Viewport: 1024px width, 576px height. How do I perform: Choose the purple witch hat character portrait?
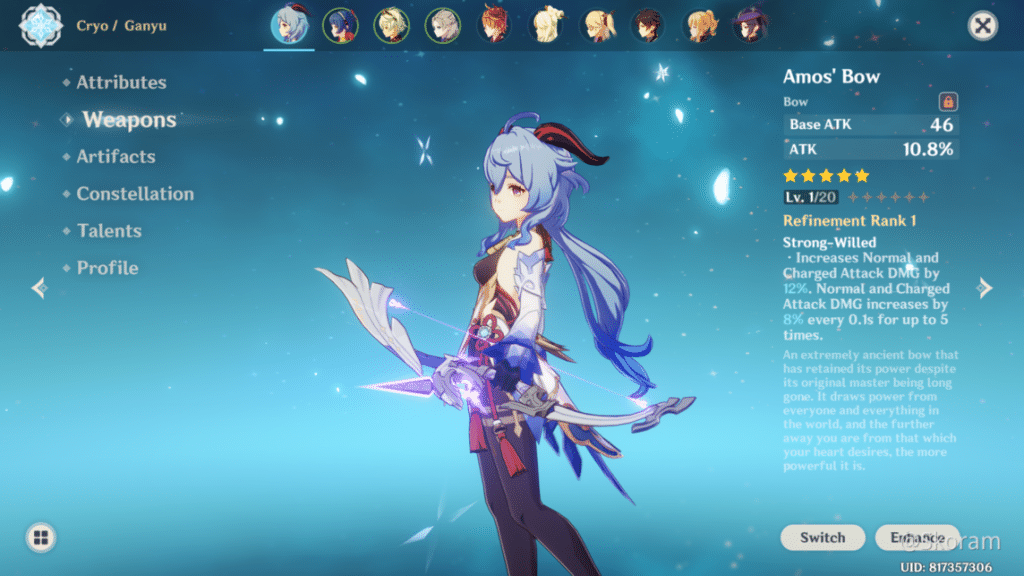749,26
